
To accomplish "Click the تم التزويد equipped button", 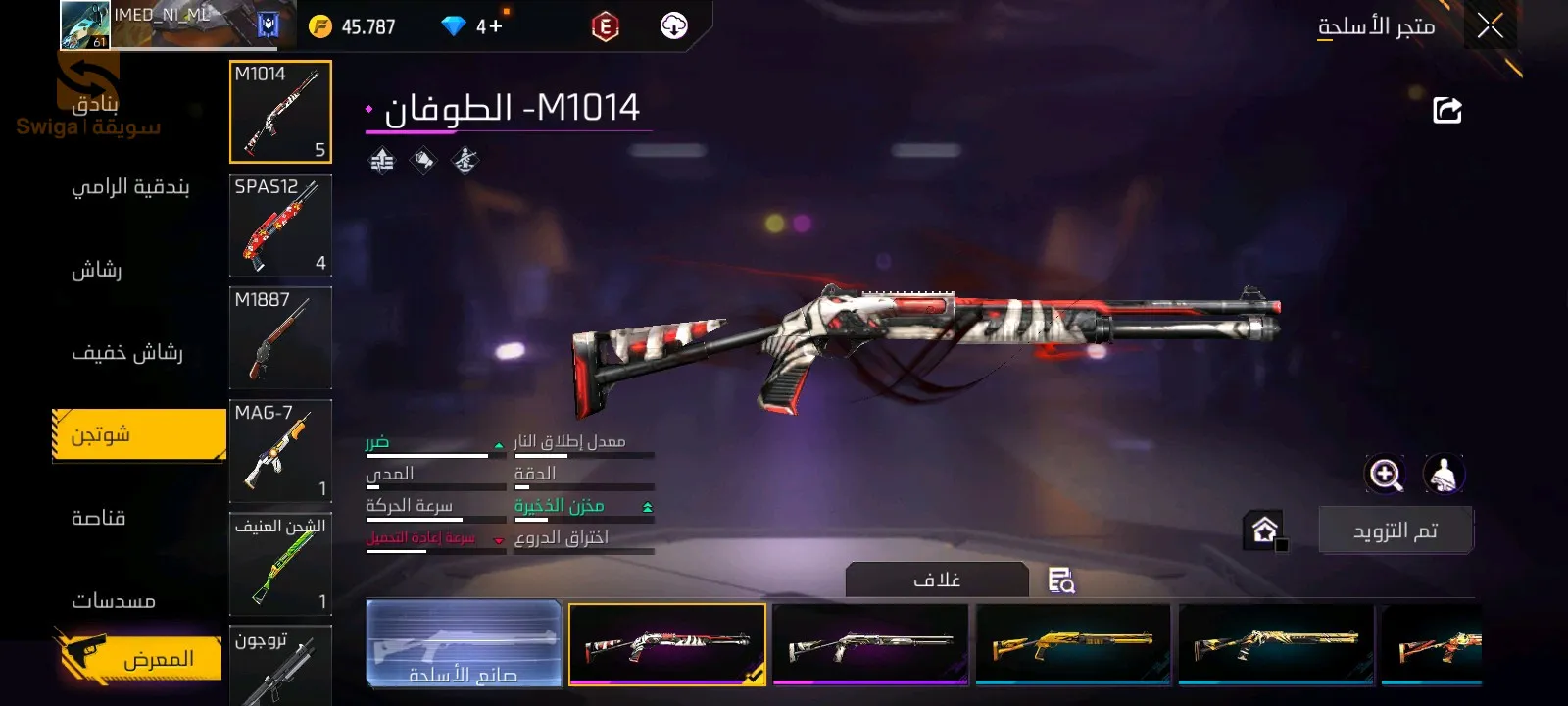I will pos(1395,530).
